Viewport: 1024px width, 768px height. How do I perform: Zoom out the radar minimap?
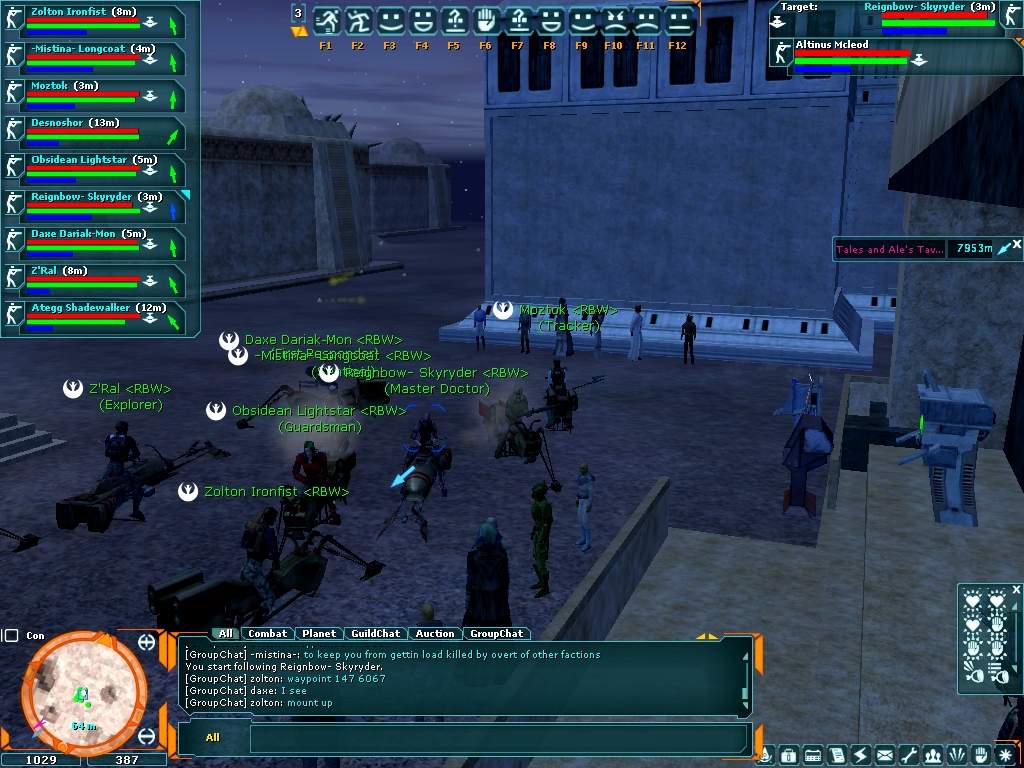[x=147, y=736]
